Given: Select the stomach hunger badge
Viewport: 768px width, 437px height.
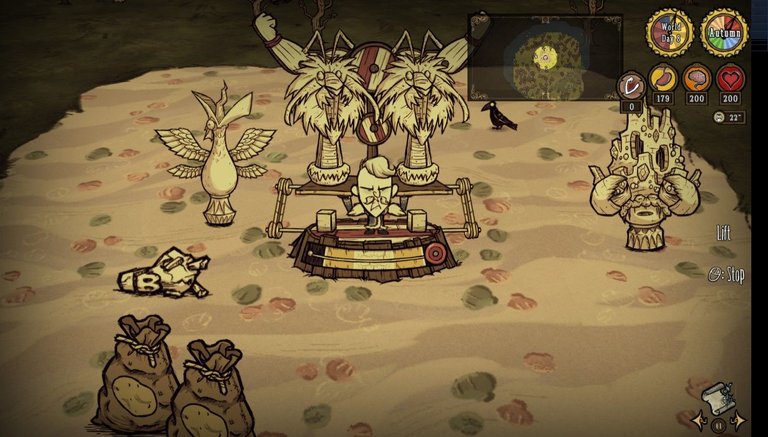Looking at the screenshot, I should pyautogui.click(x=662, y=79).
